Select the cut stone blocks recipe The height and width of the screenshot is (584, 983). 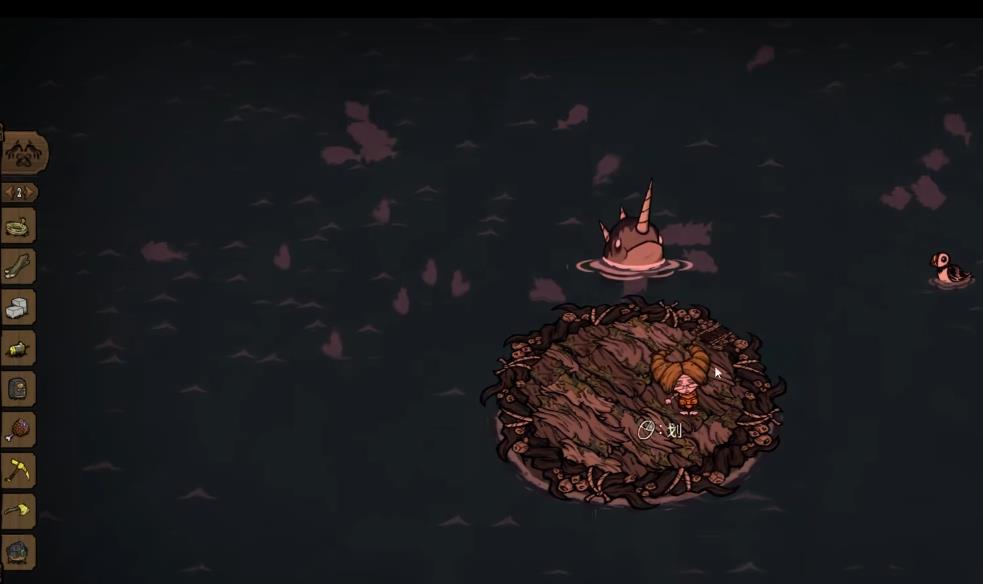[18, 308]
